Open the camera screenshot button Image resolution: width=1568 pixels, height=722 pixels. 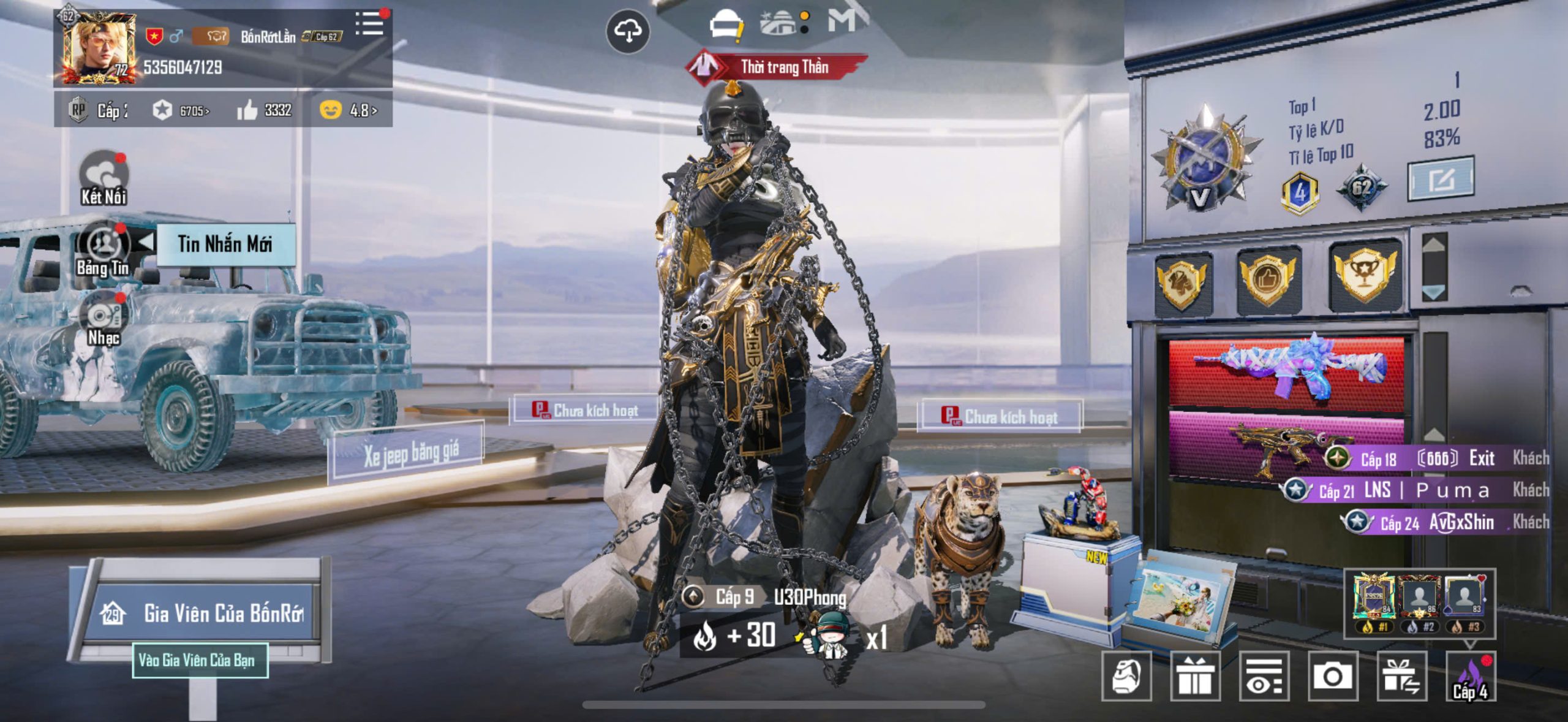click(1333, 677)
